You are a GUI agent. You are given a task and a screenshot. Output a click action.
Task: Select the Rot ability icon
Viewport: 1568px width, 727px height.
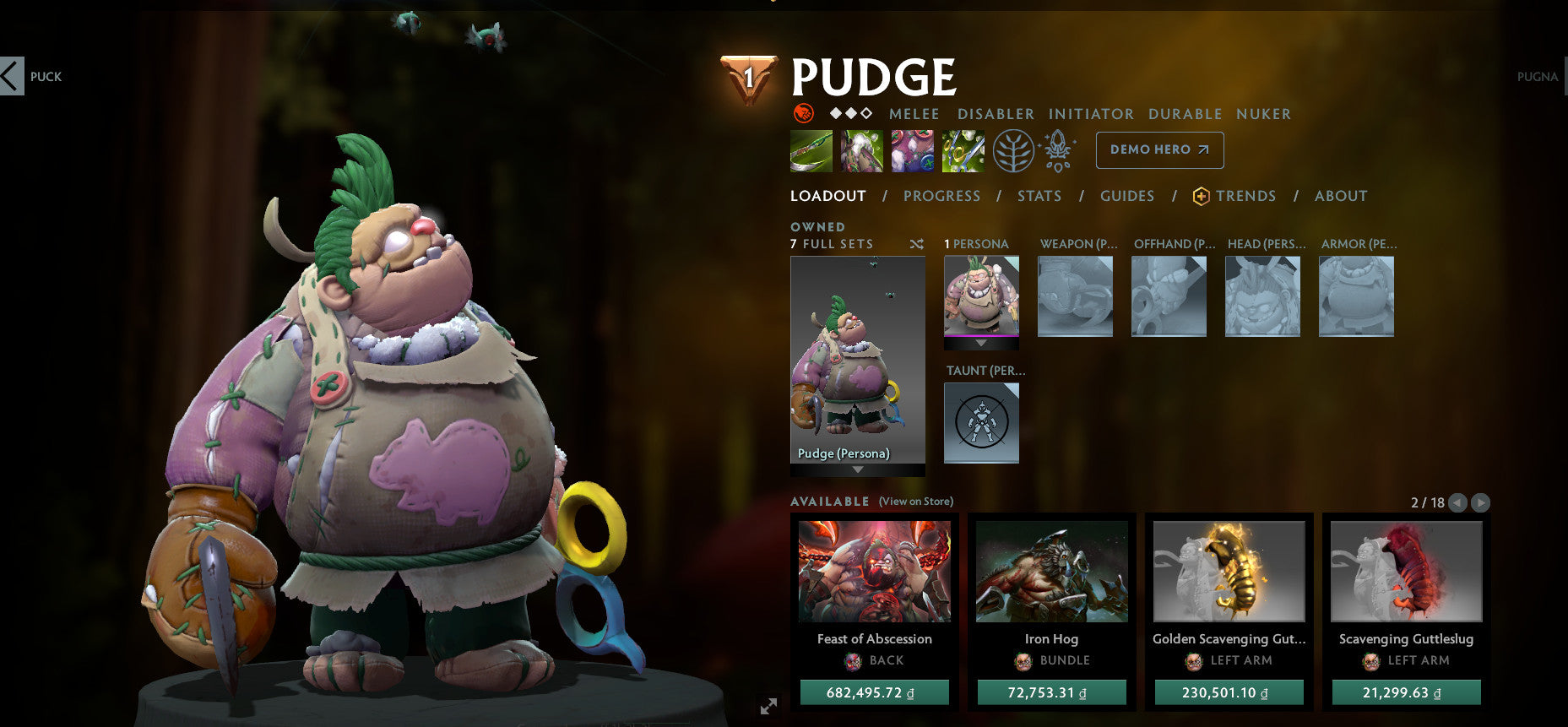click(861, 150)
